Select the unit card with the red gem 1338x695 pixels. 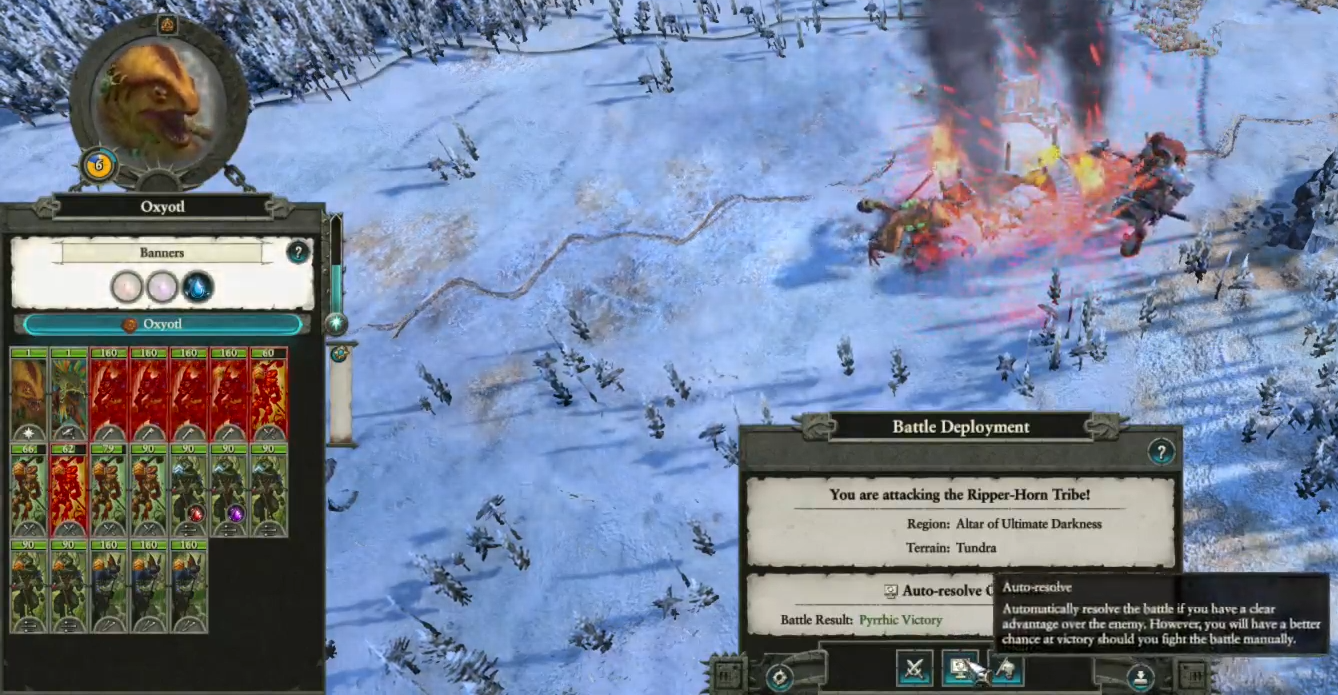coord(189,490)
